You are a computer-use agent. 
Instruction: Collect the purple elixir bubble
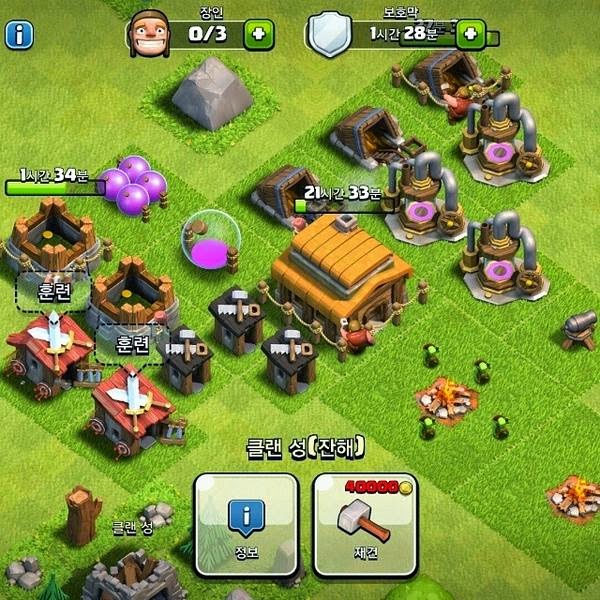click(210, 239)
